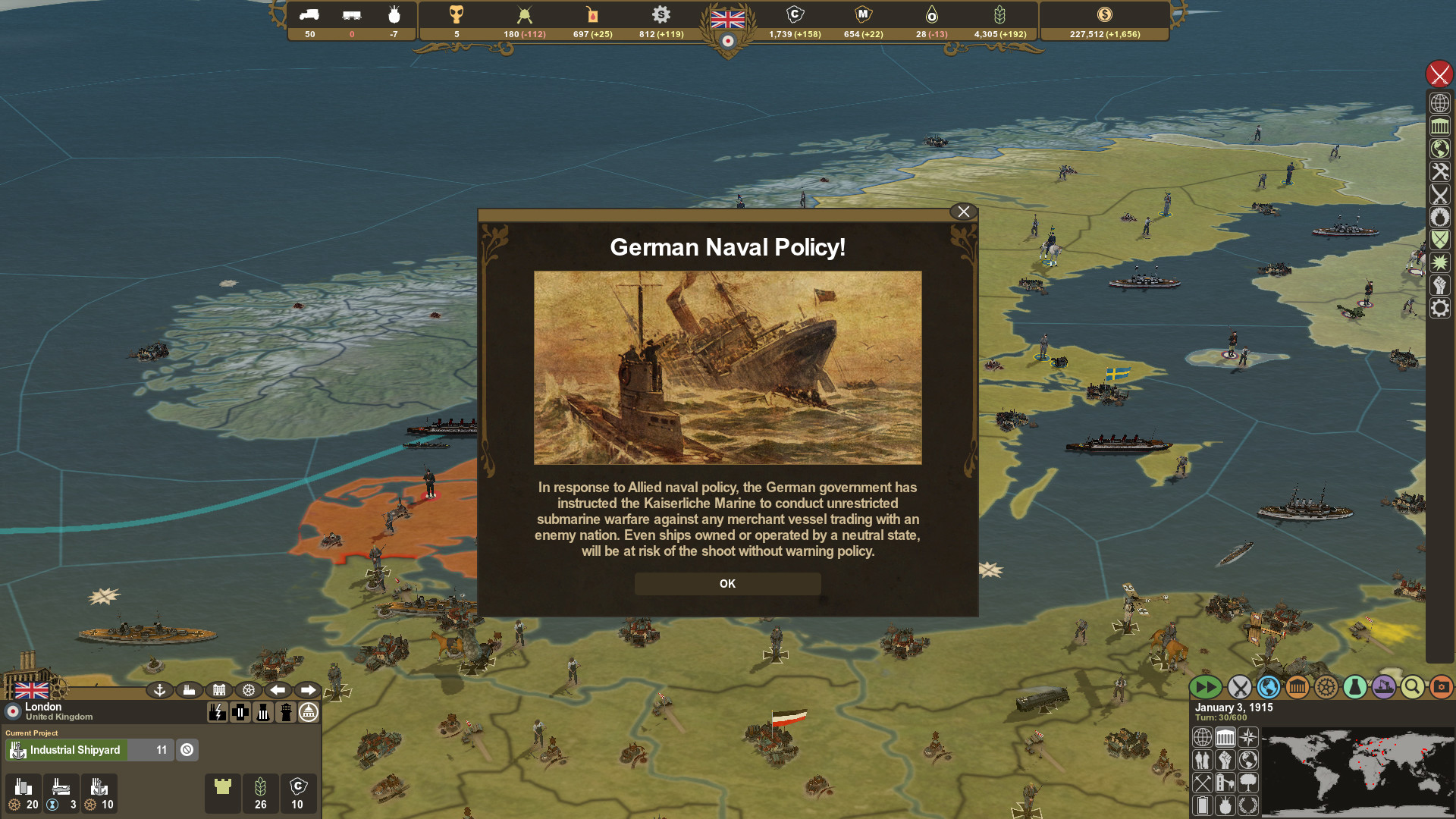
Task: Open the settings gear in the right sidebar
Action: click(1440, 309)
